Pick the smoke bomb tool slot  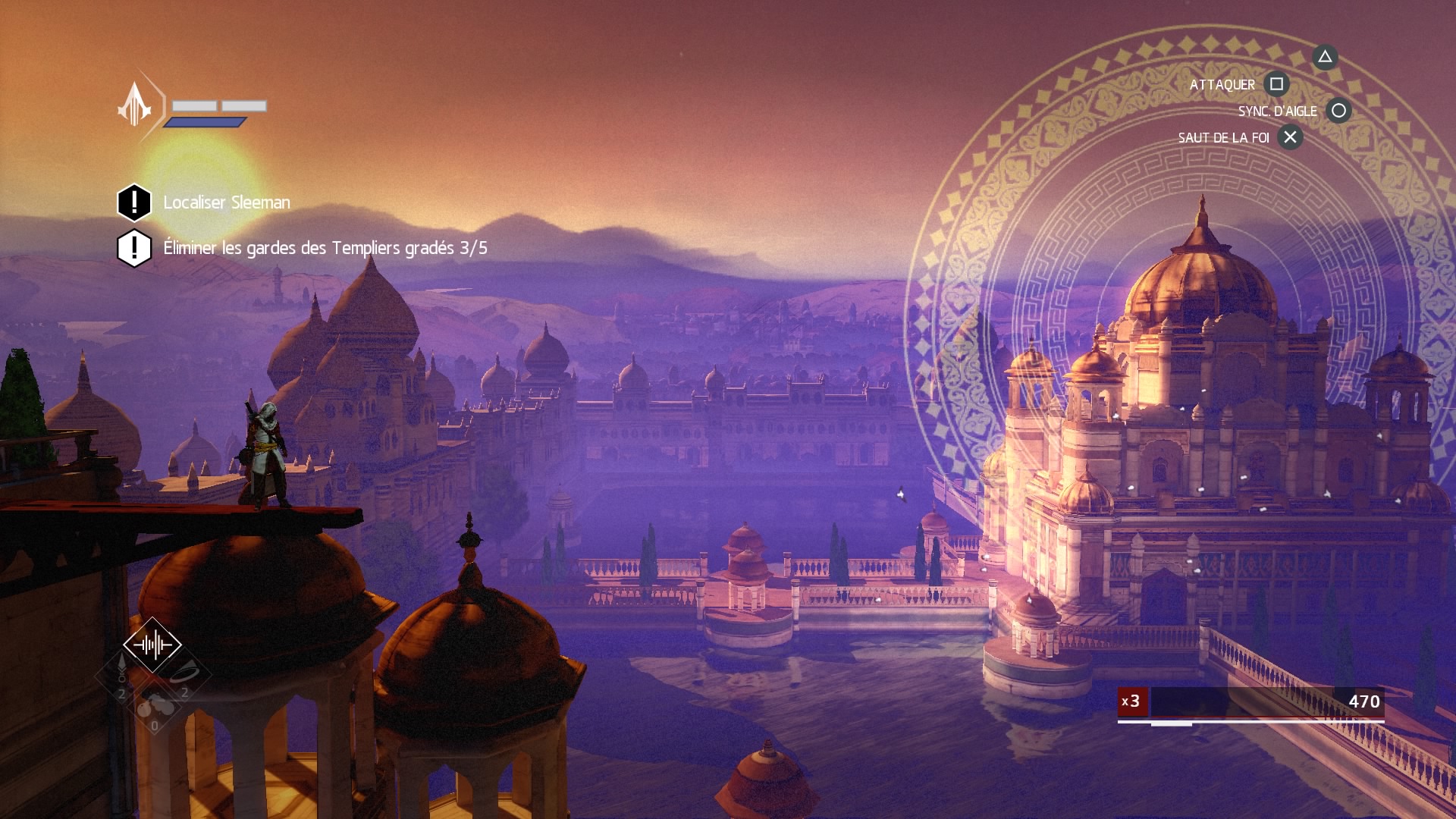coord(155,708)
